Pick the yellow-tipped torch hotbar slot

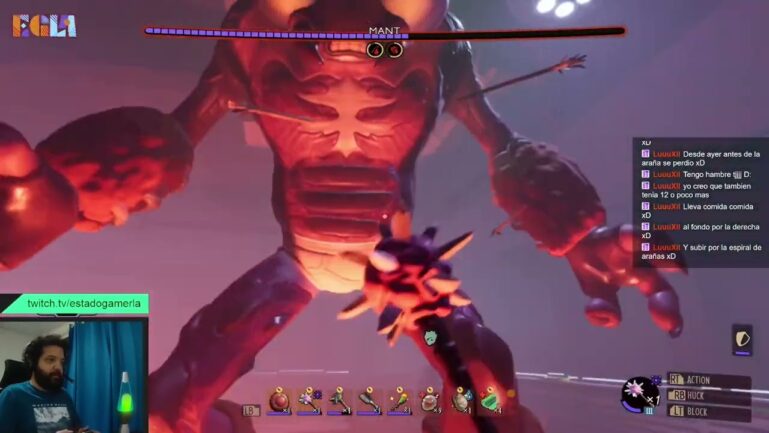[400, 400]
